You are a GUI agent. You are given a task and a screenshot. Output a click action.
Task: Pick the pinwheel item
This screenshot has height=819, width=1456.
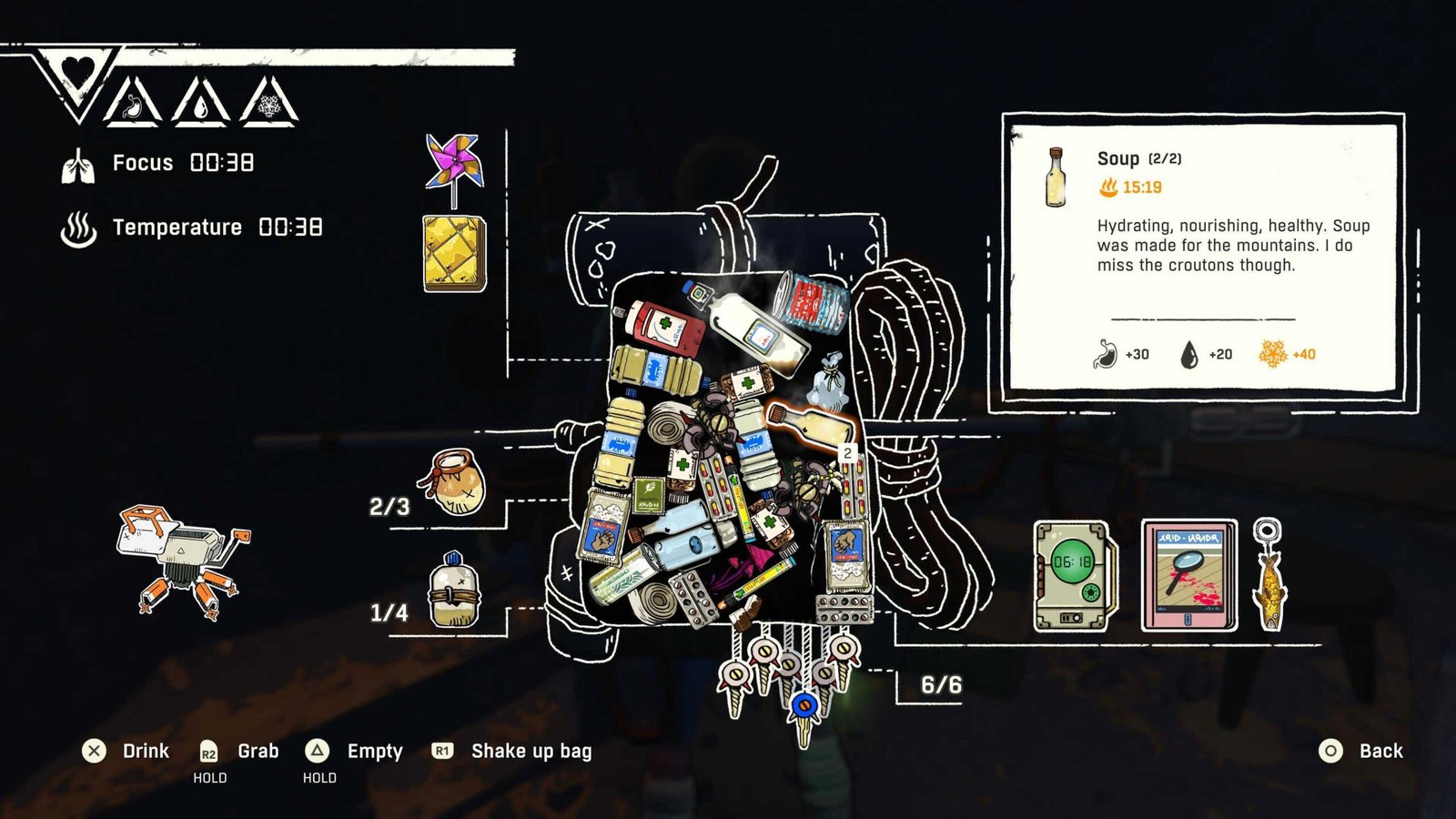tap(453, 167)
